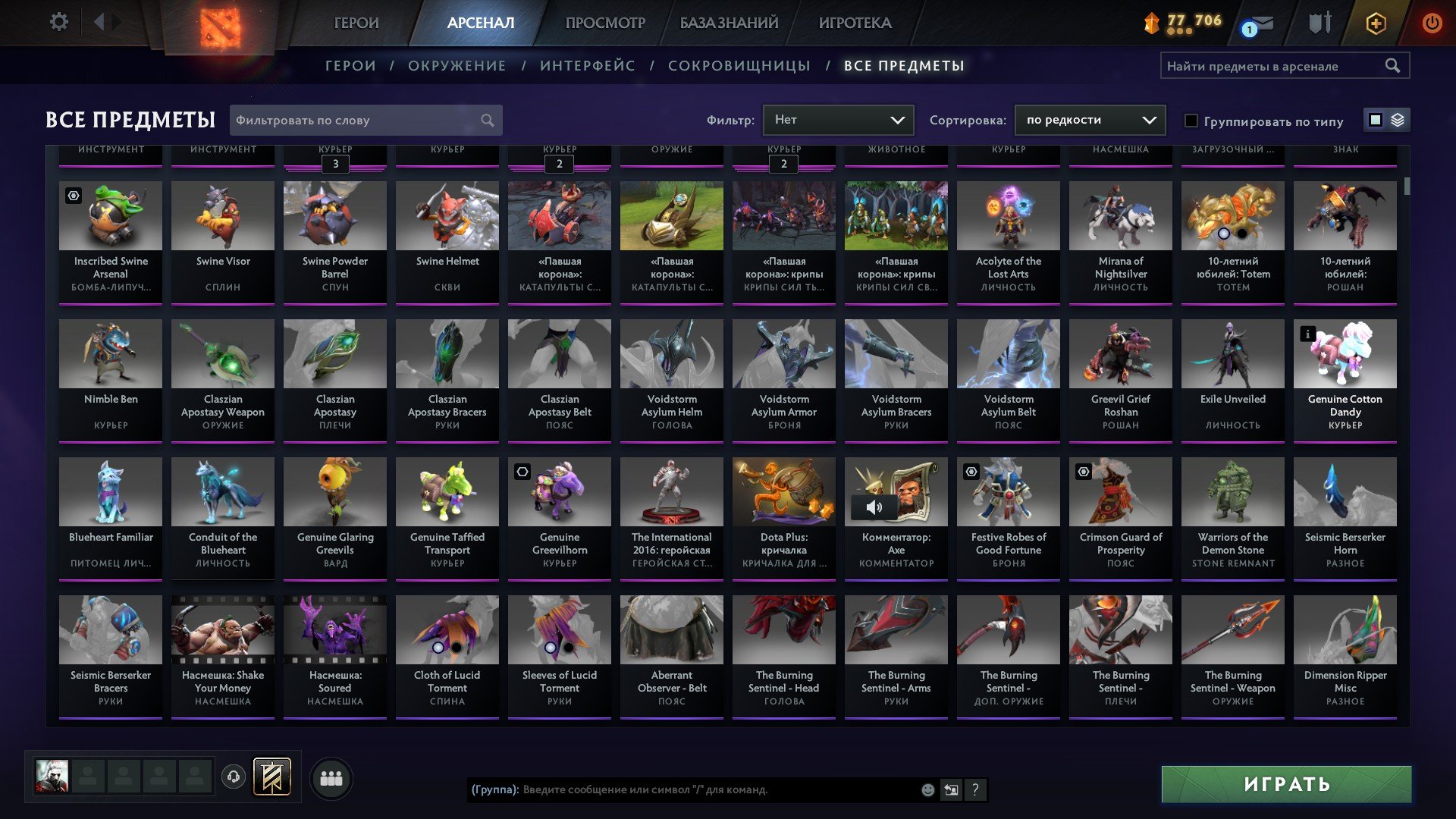
Task: Open the friends list icon near chat
Action: [x=330, y=777]
